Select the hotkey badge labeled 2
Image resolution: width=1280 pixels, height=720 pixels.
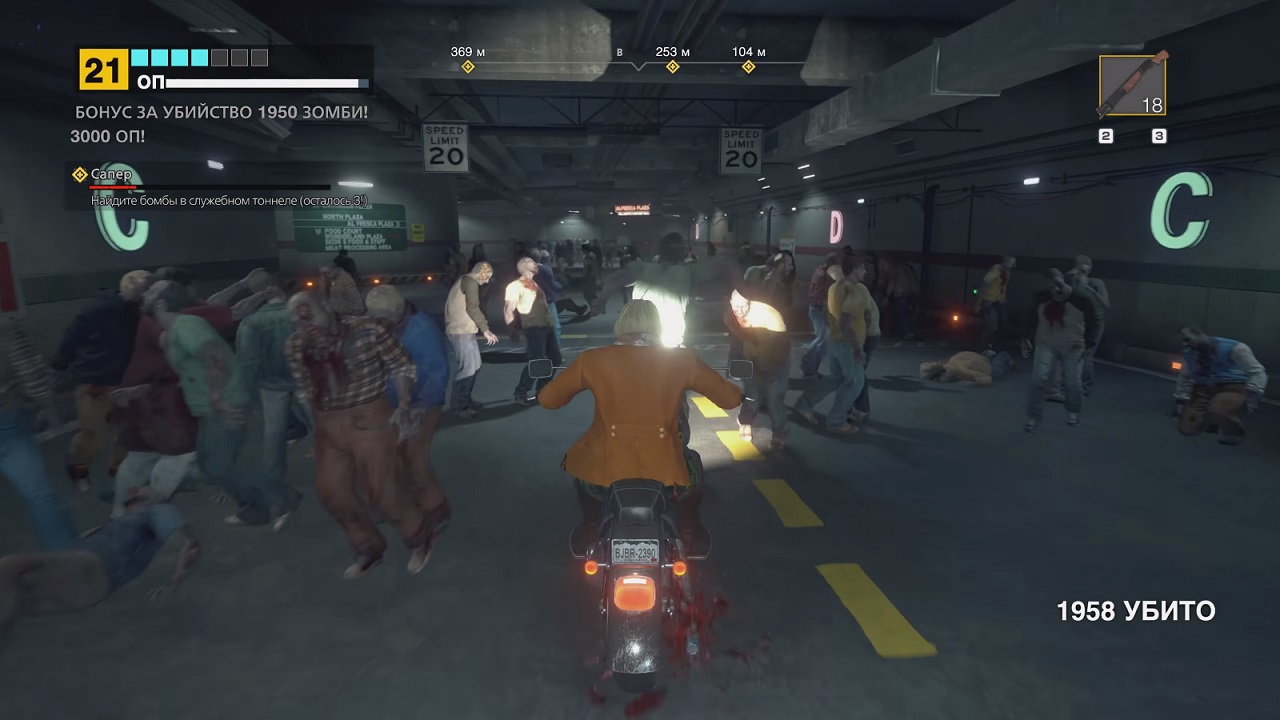tap(1106, 134)
